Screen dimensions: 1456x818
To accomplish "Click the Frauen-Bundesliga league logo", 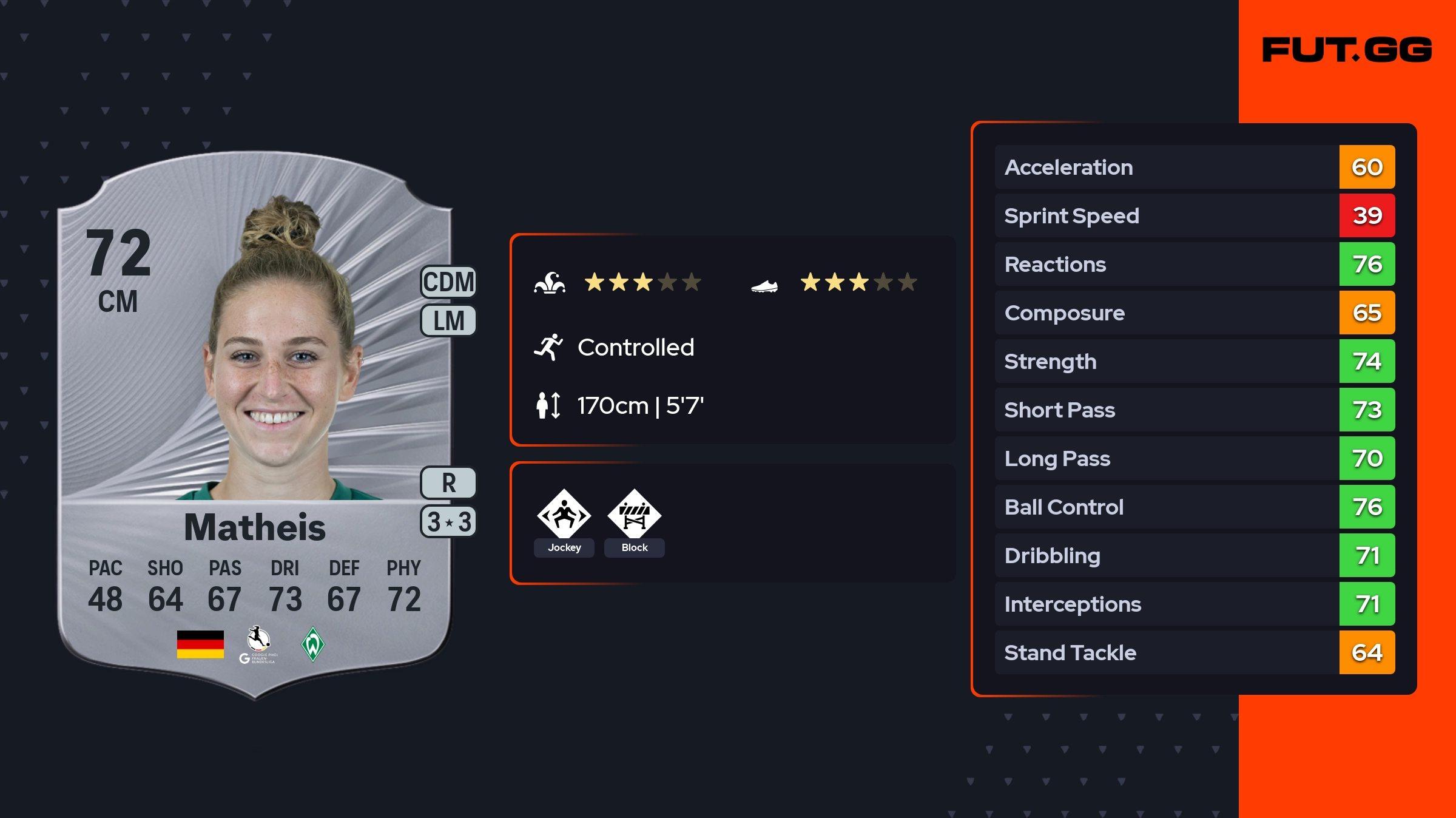I will [x=259, y=644].
